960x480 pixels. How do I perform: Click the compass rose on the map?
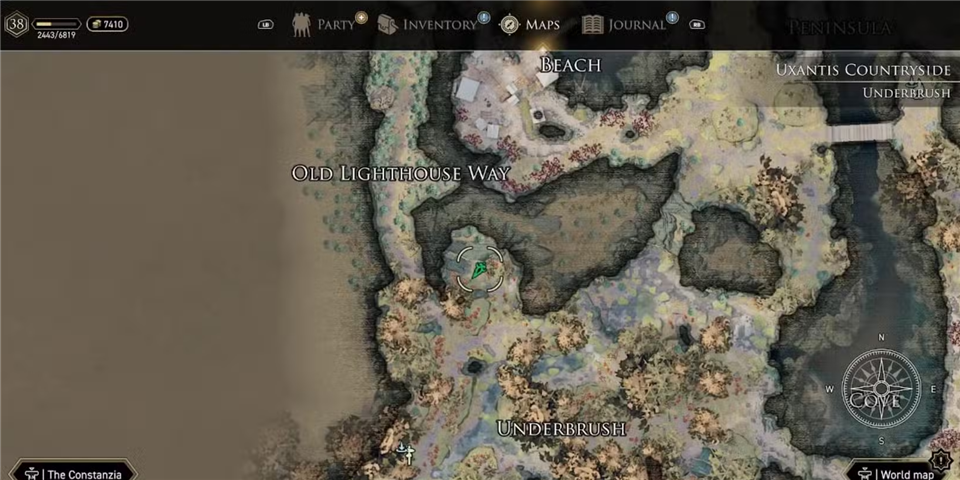pyautogui.click(x=881, y=389)
